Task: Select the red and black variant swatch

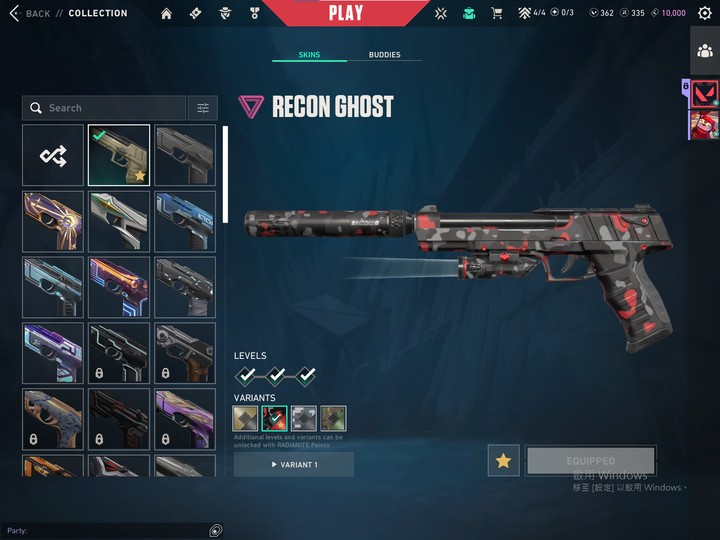Action: [x=274, y=418]
